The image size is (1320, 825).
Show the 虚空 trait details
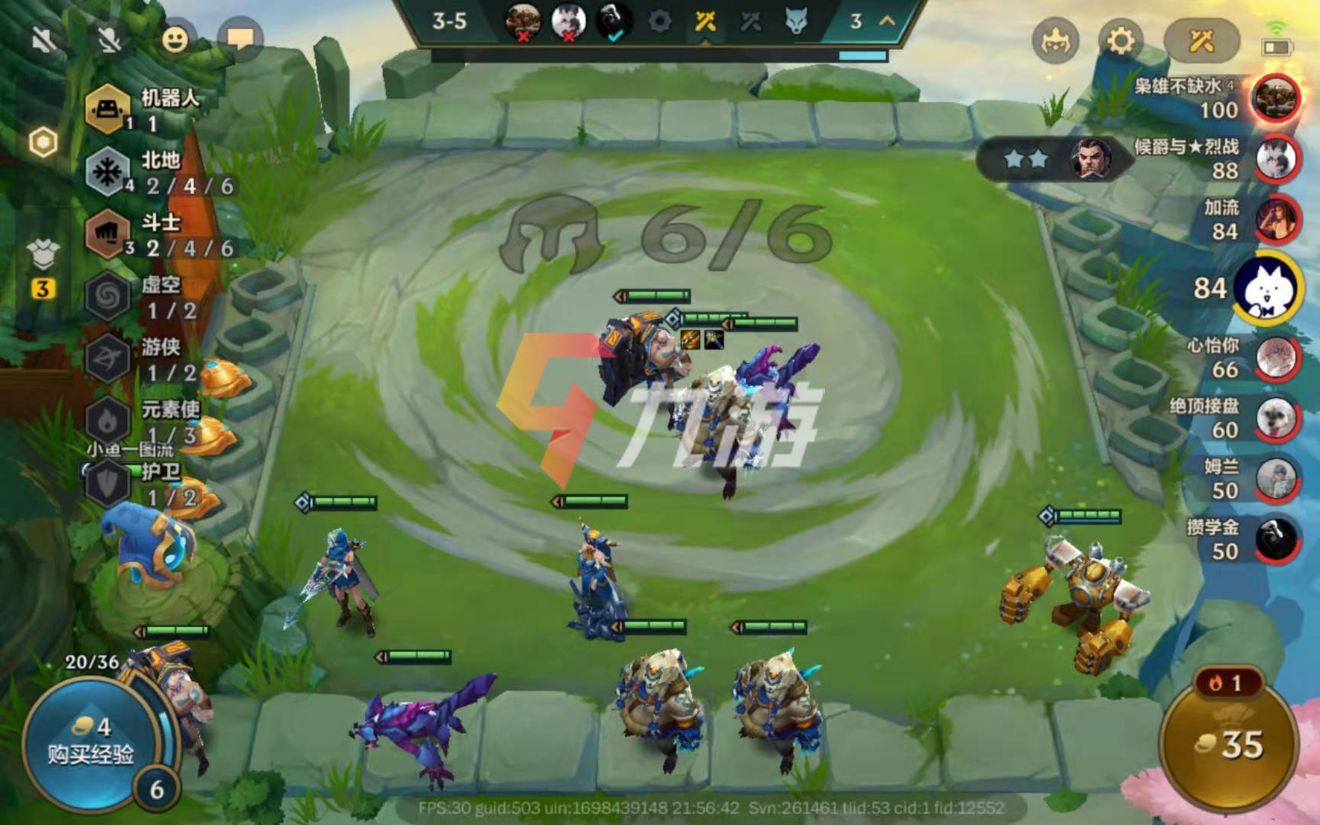point(108,297)
